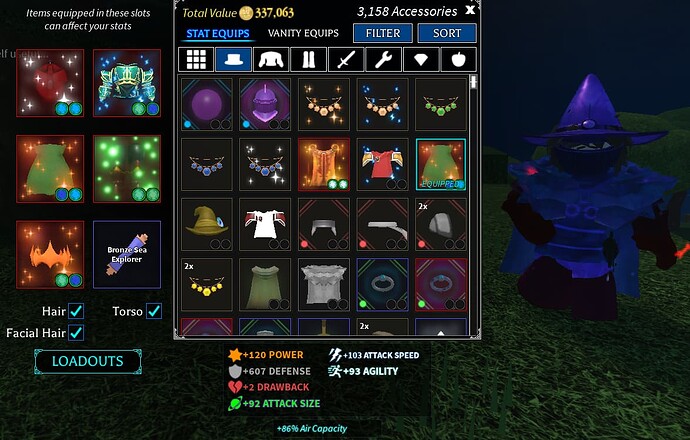The width and height of the screenshot is (690, 440).
Task: Select the diamond gems category
Action: [421, 59]
